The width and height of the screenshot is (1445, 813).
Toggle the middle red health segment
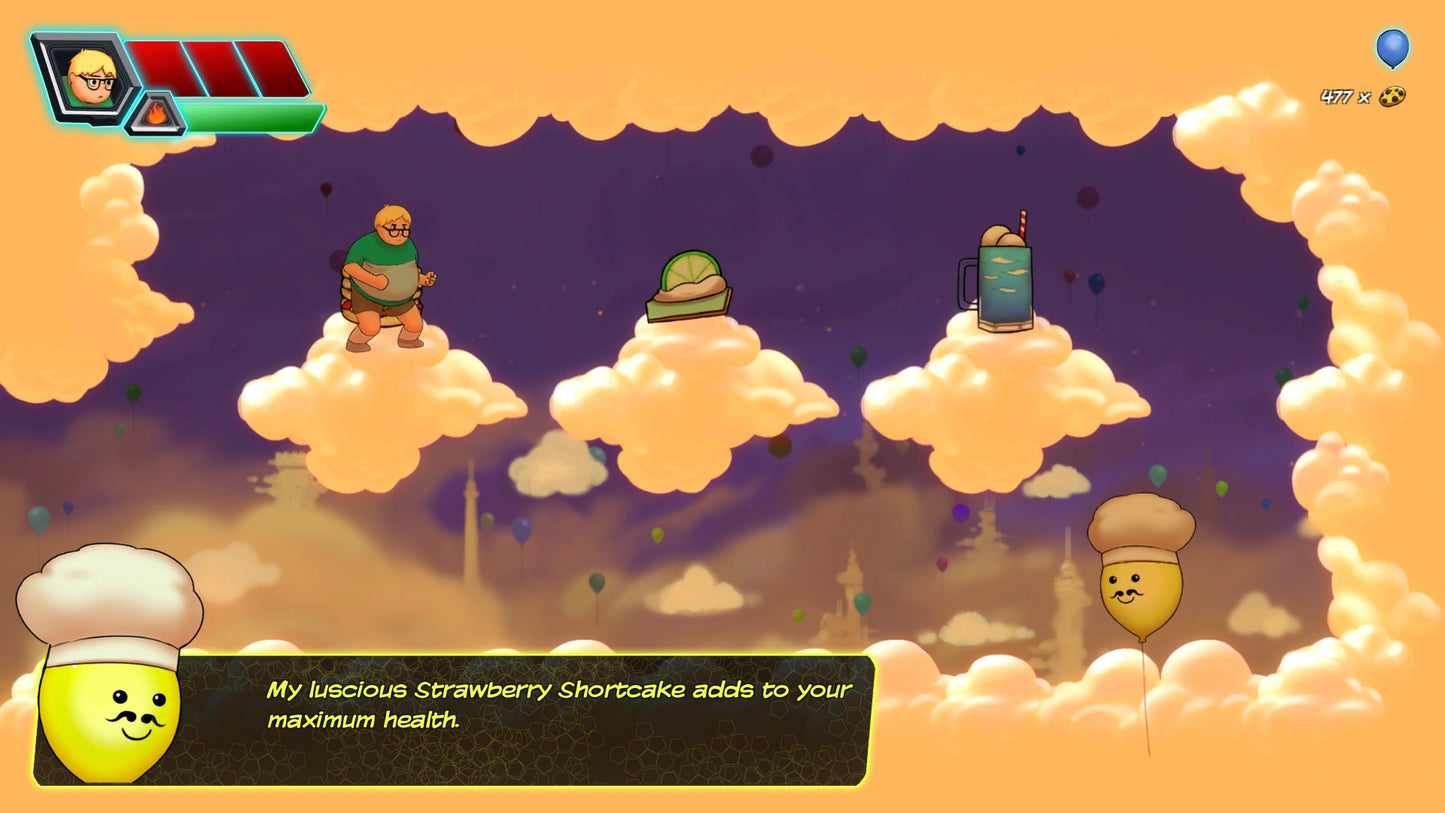tap(210, 65)
